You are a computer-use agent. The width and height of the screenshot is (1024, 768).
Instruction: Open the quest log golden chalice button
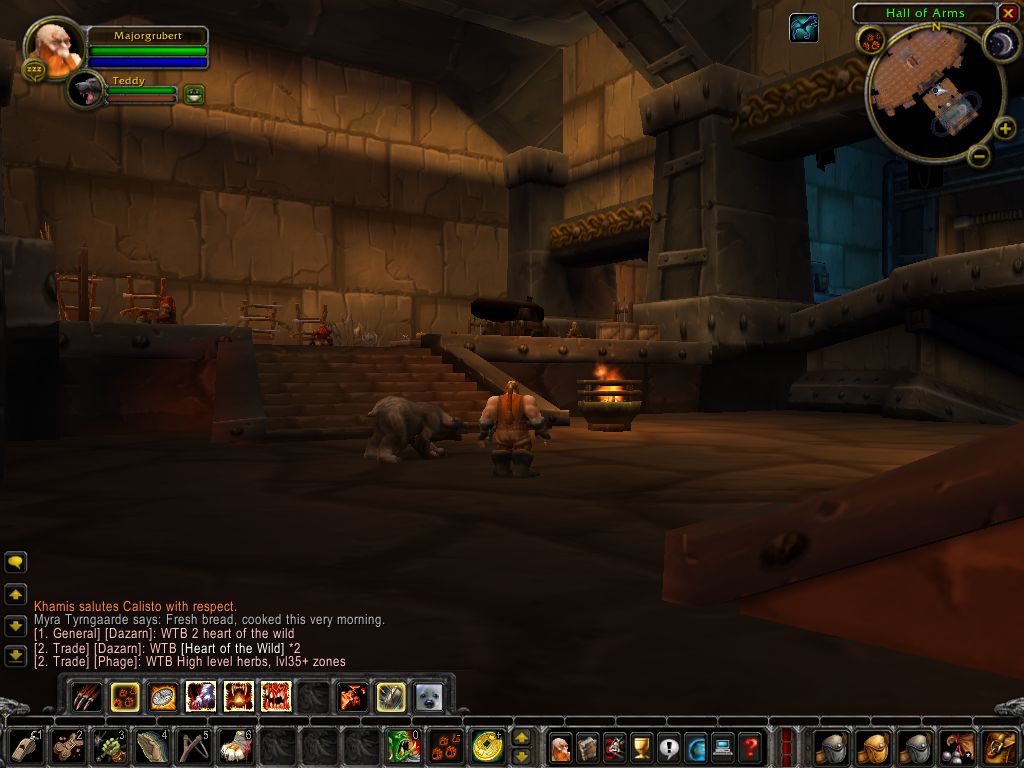tap(642, 746)
